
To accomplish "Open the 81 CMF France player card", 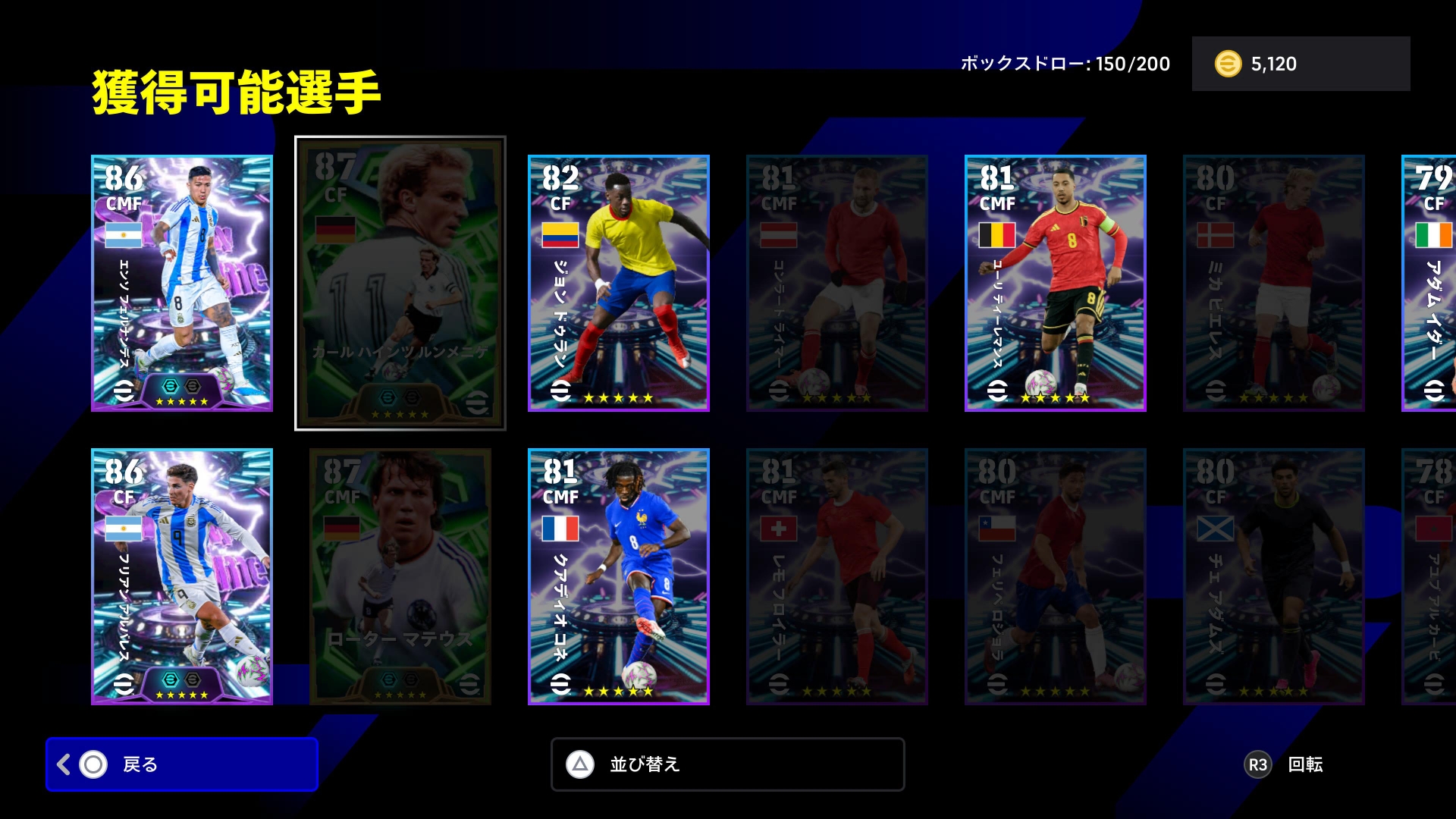I will pos(619,577).
